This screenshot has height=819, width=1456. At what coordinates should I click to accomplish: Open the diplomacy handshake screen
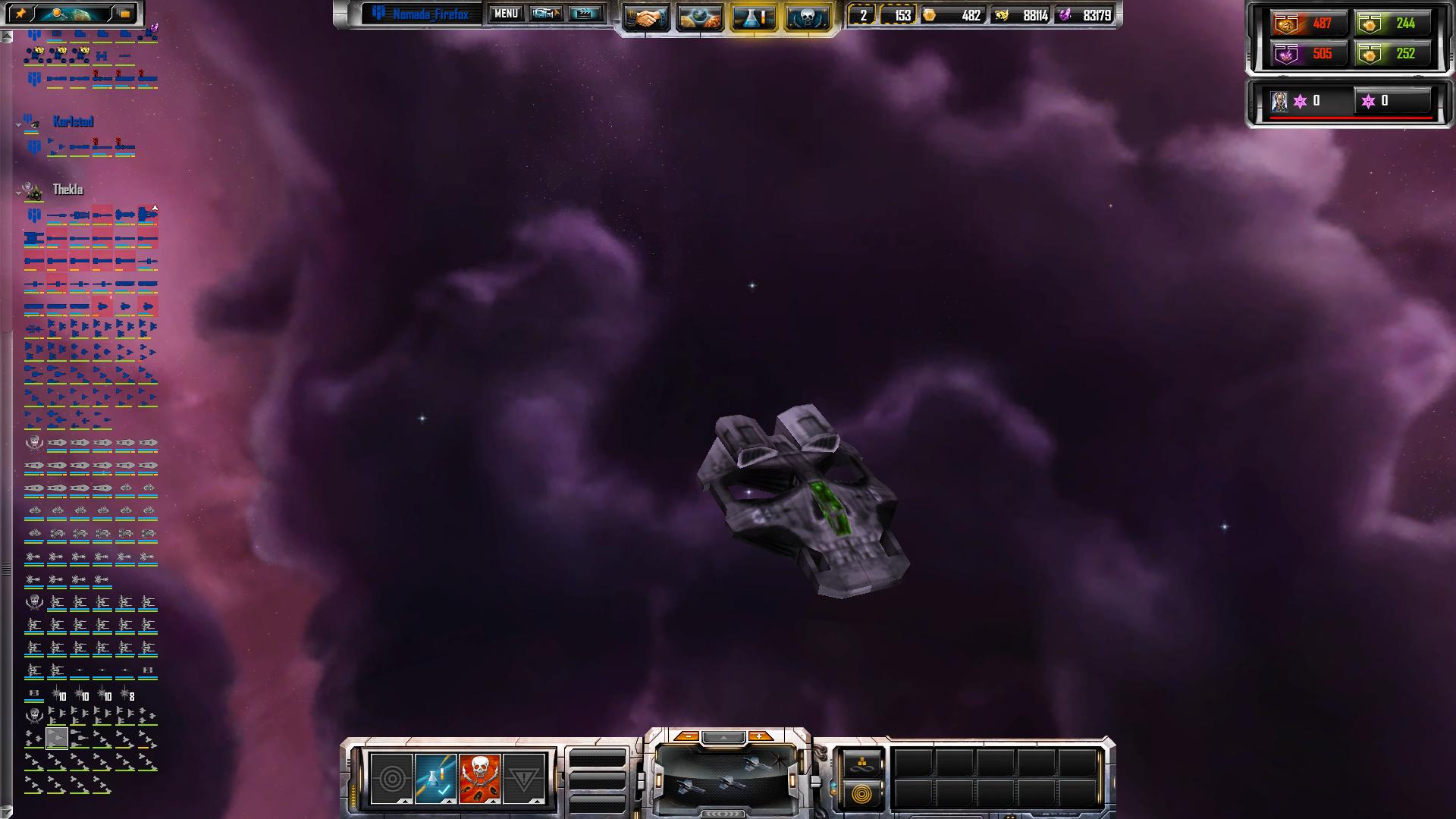click(645, 18)
